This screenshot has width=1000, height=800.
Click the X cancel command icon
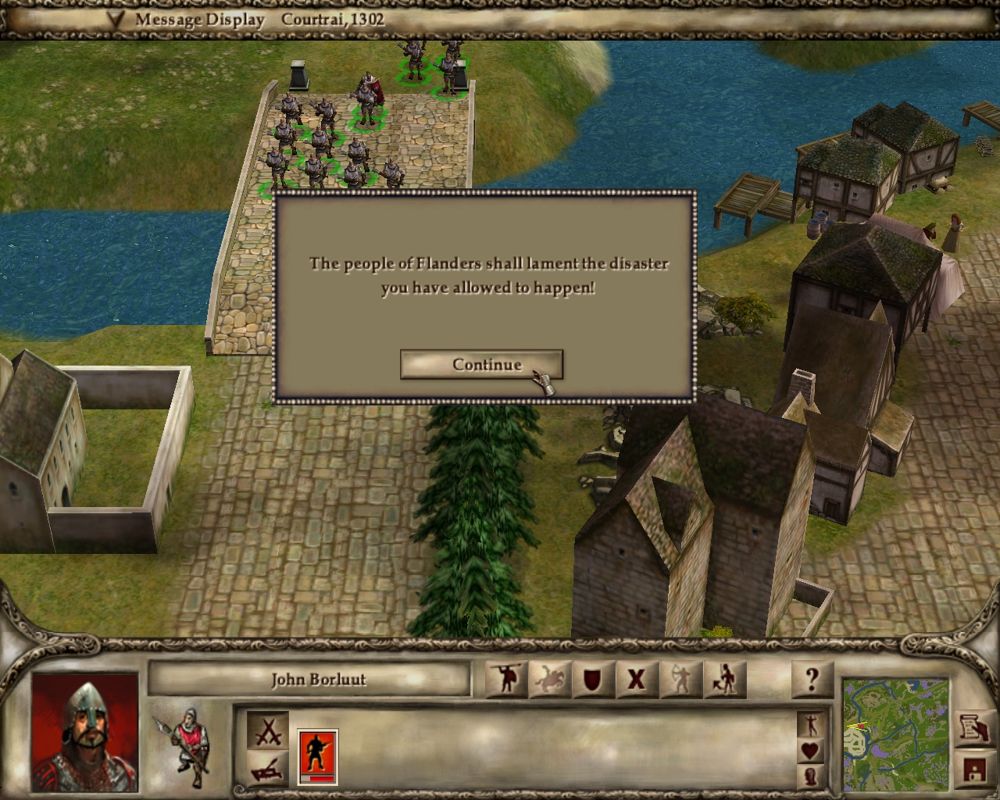[636, 680]
